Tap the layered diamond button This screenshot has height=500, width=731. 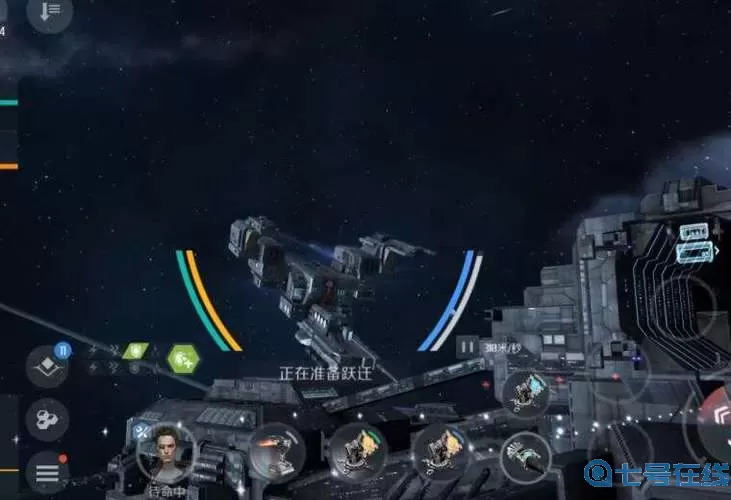(x=46, y=366)
